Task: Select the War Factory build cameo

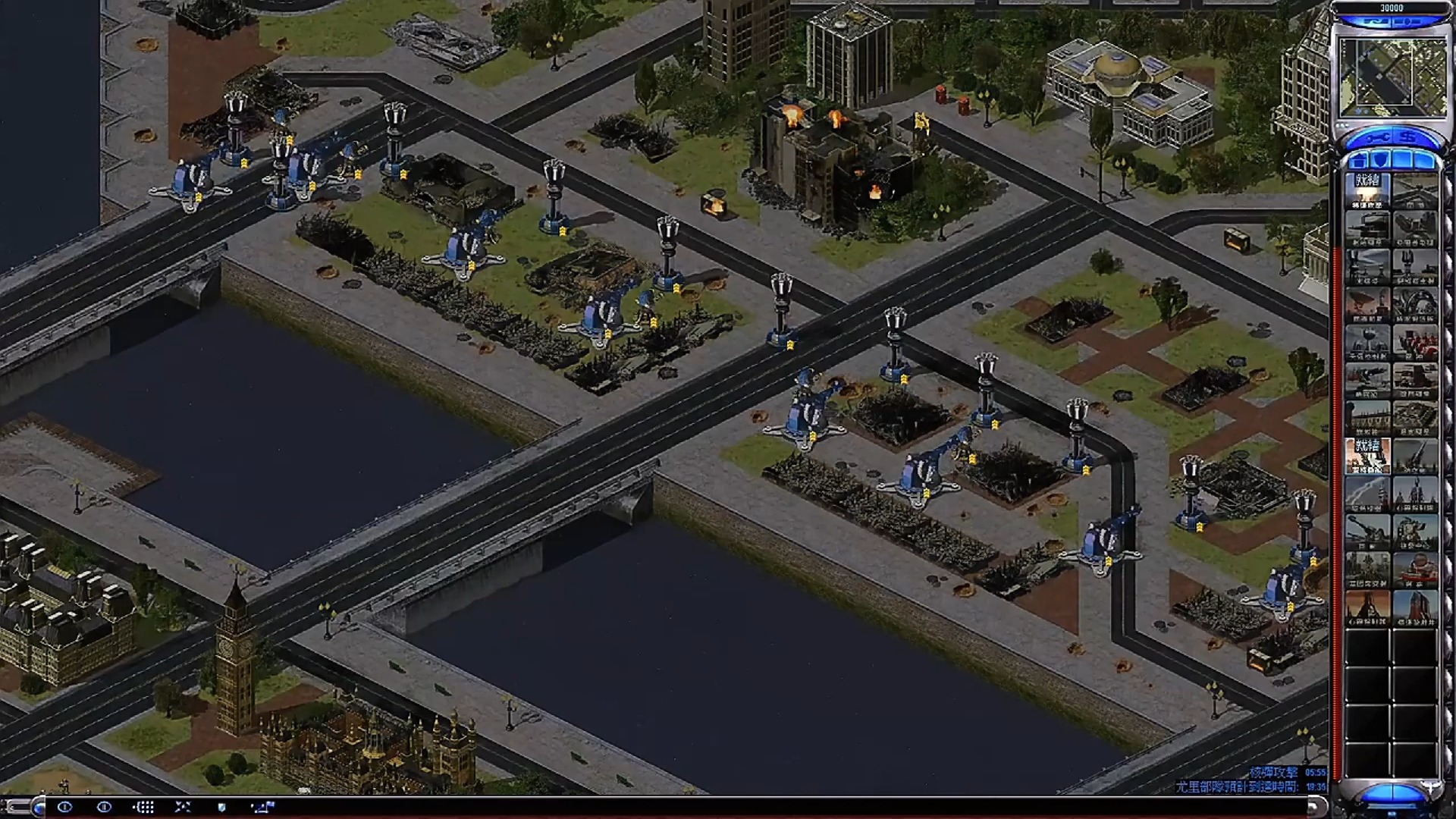Action: tap(1367, 227)
